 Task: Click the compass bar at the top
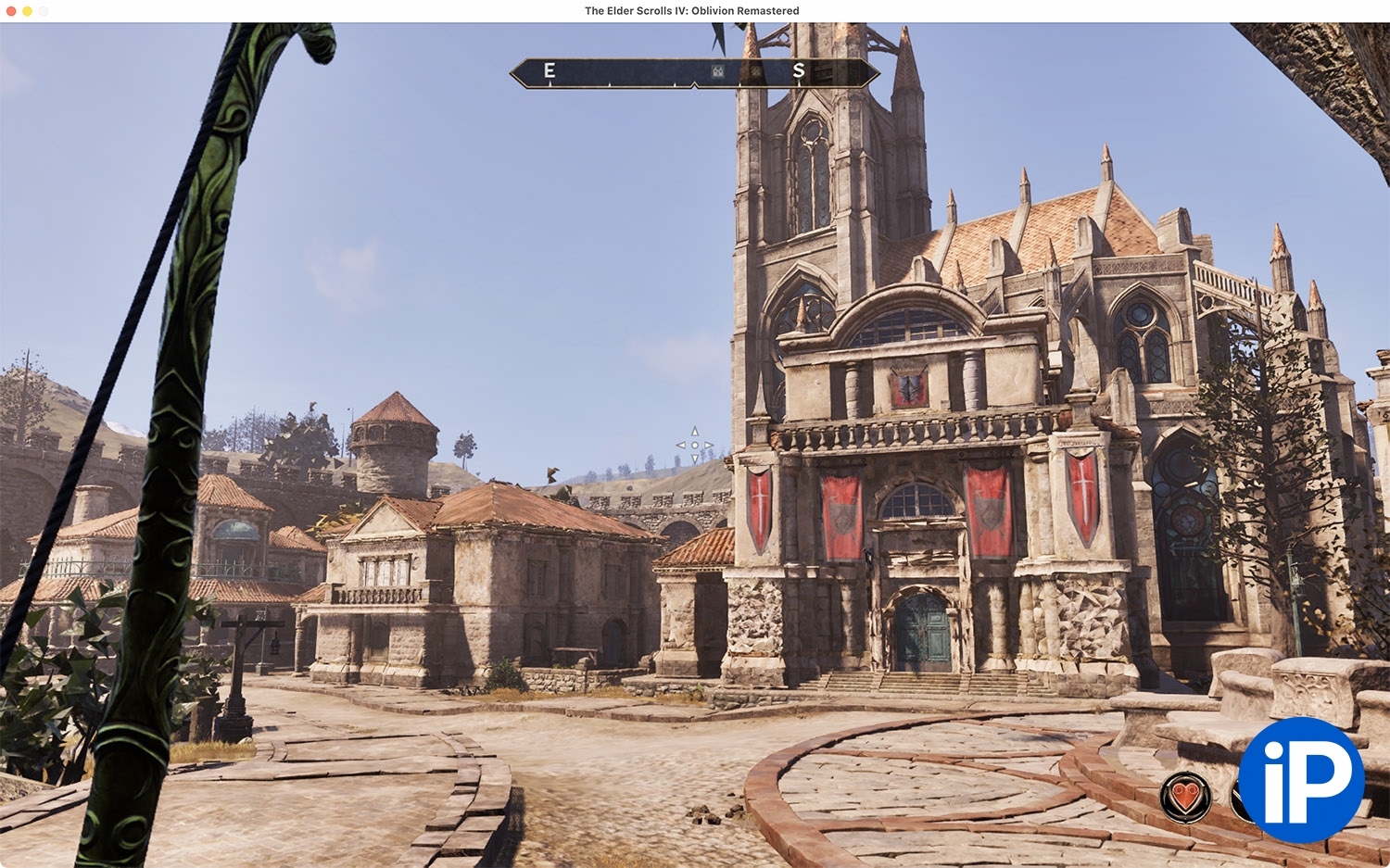click(694, 72)
